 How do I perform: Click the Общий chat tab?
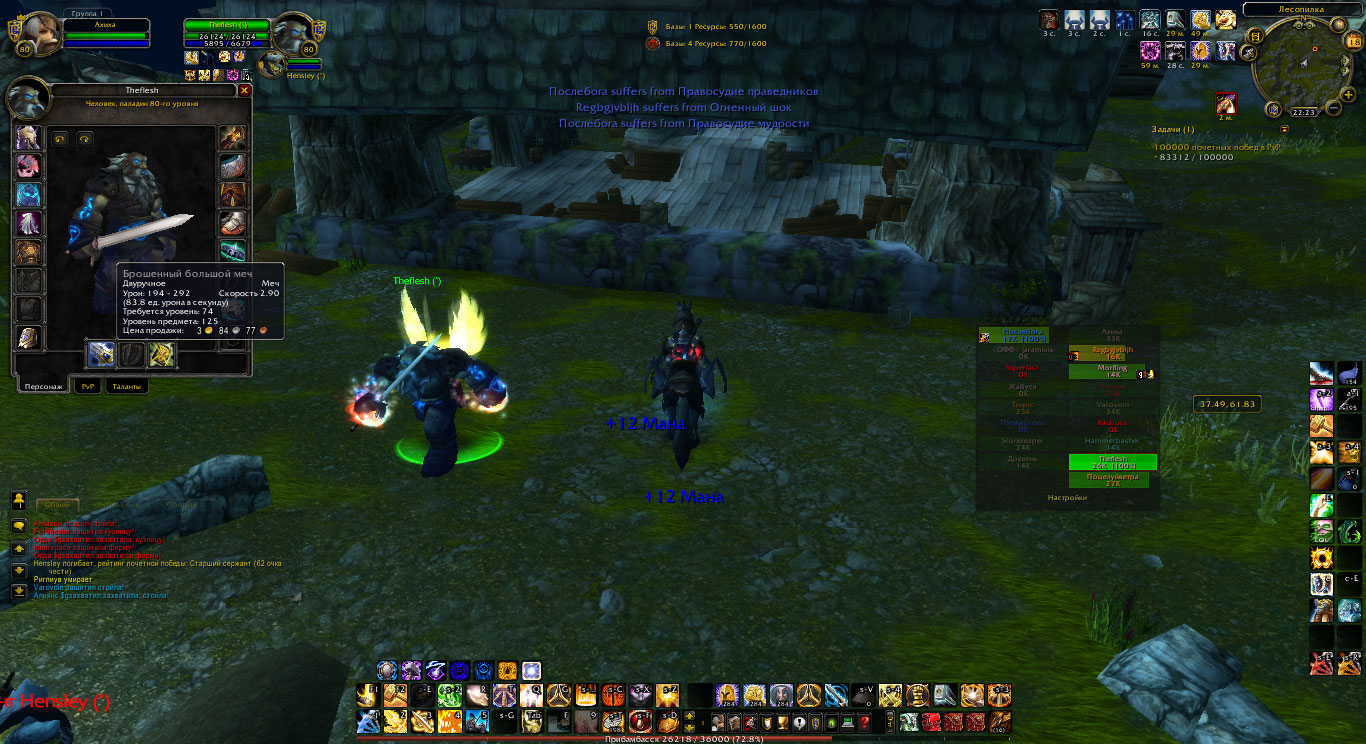57,506
